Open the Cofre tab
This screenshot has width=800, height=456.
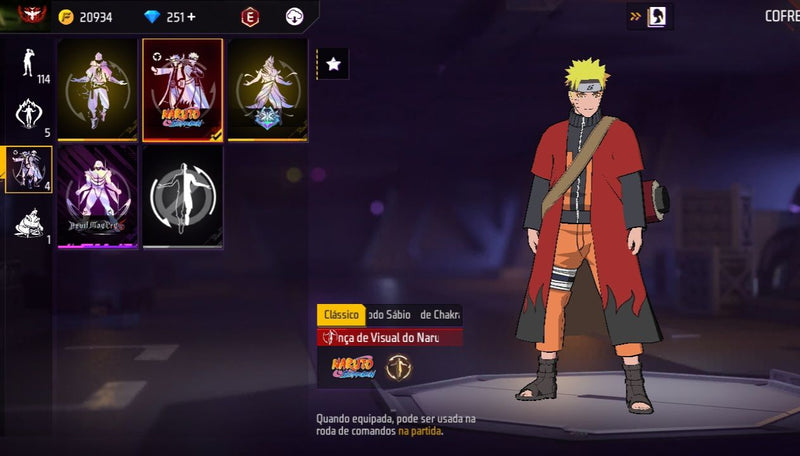[780, 16]
